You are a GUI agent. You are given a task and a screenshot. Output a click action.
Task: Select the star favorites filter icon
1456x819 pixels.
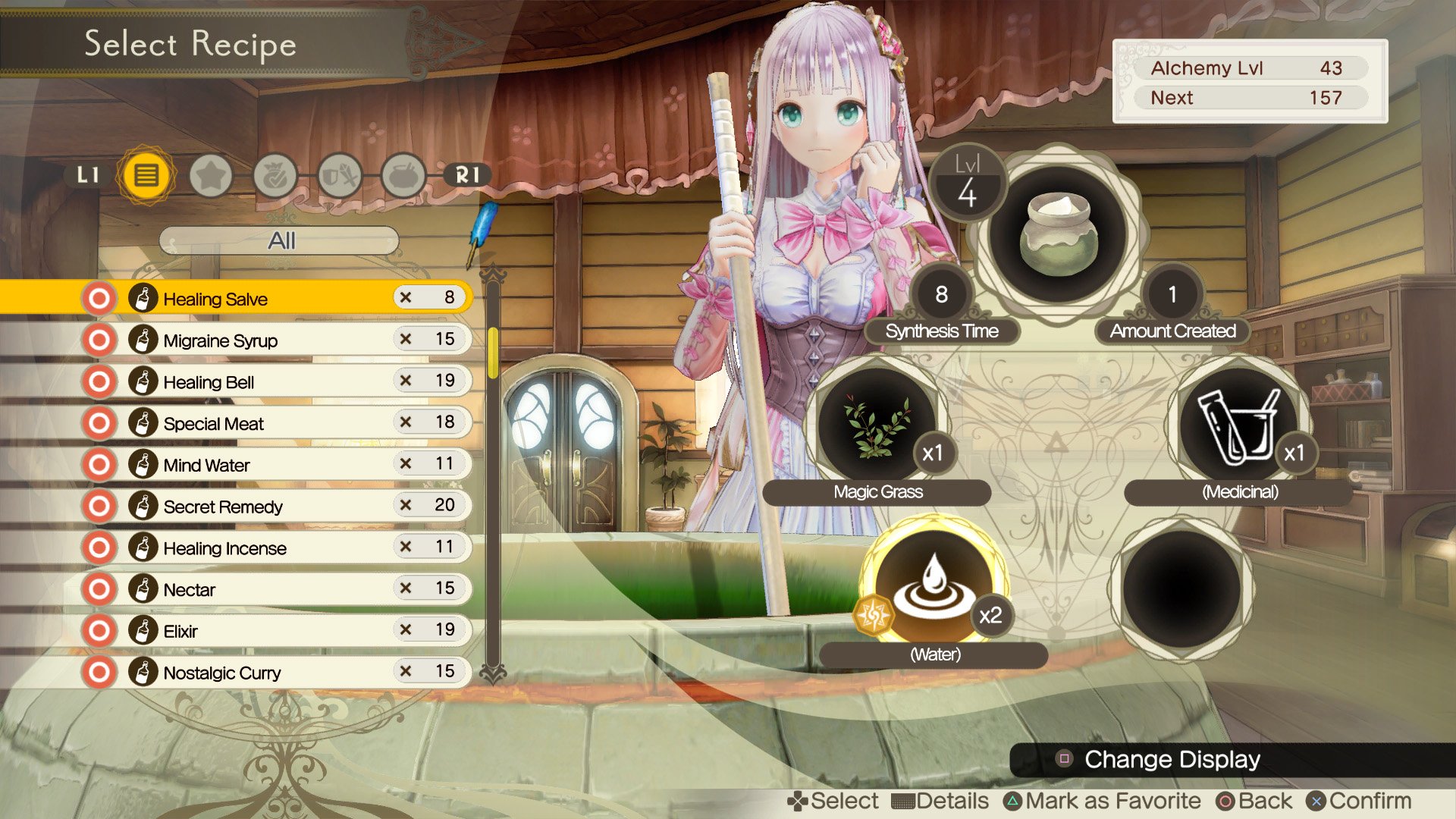click(212, 174)
